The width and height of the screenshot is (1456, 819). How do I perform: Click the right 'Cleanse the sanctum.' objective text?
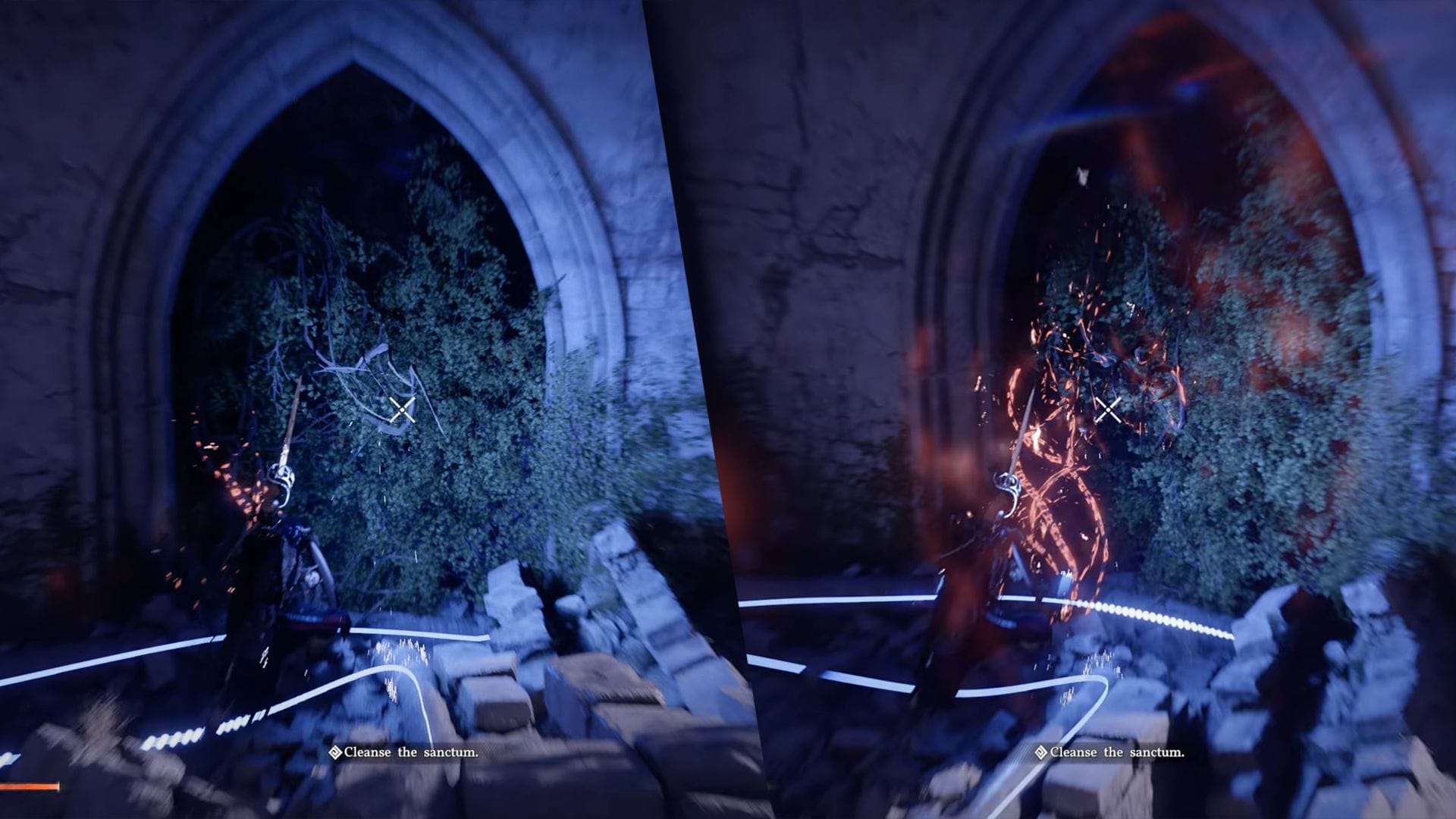1118,752
